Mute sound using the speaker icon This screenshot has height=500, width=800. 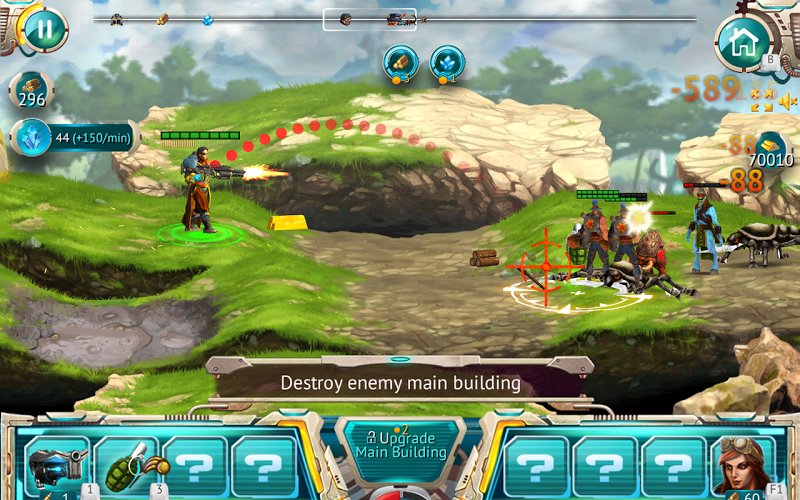click(x=788, y=100)
